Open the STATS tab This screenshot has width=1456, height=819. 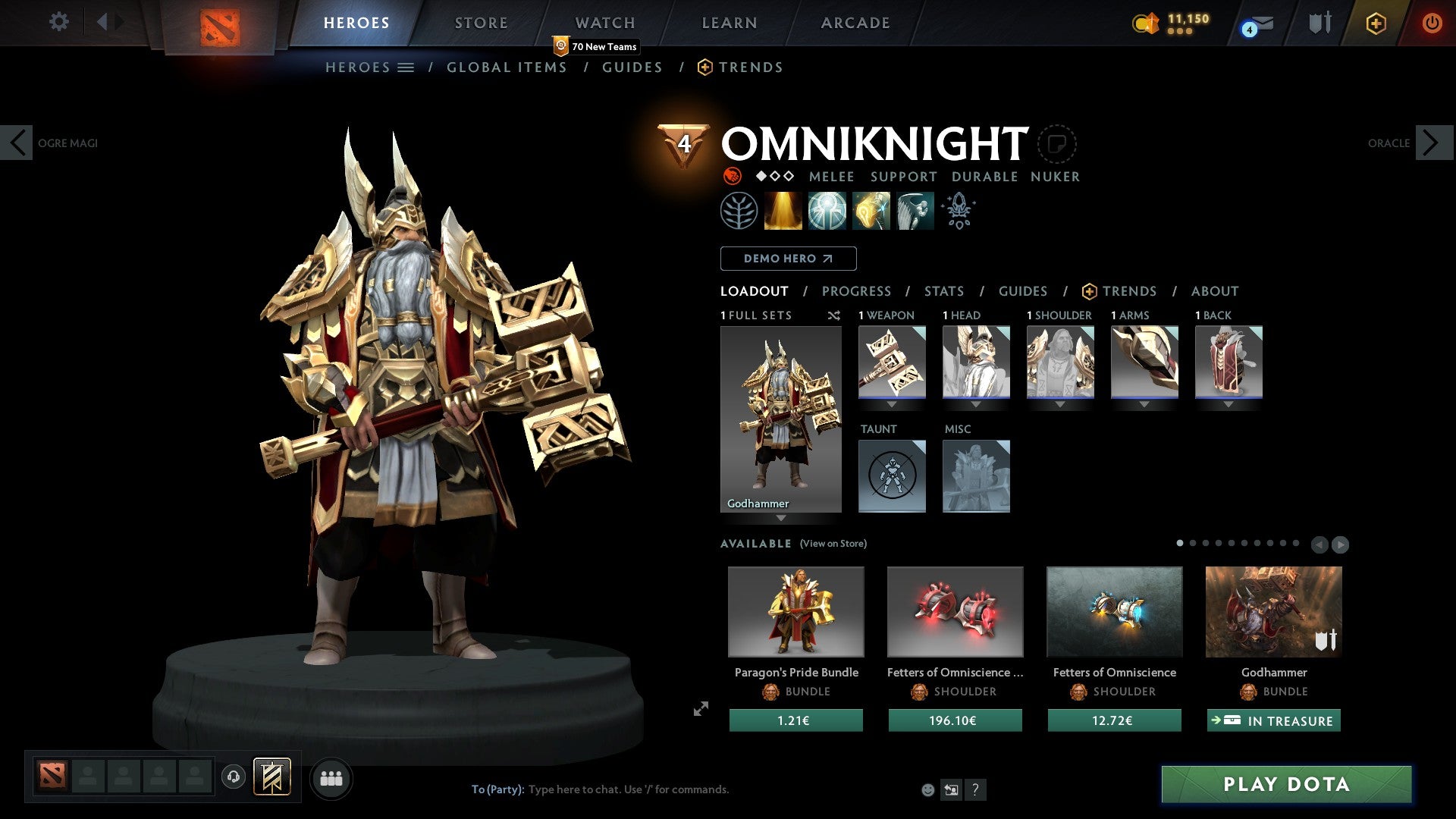[x=943, y=290]
